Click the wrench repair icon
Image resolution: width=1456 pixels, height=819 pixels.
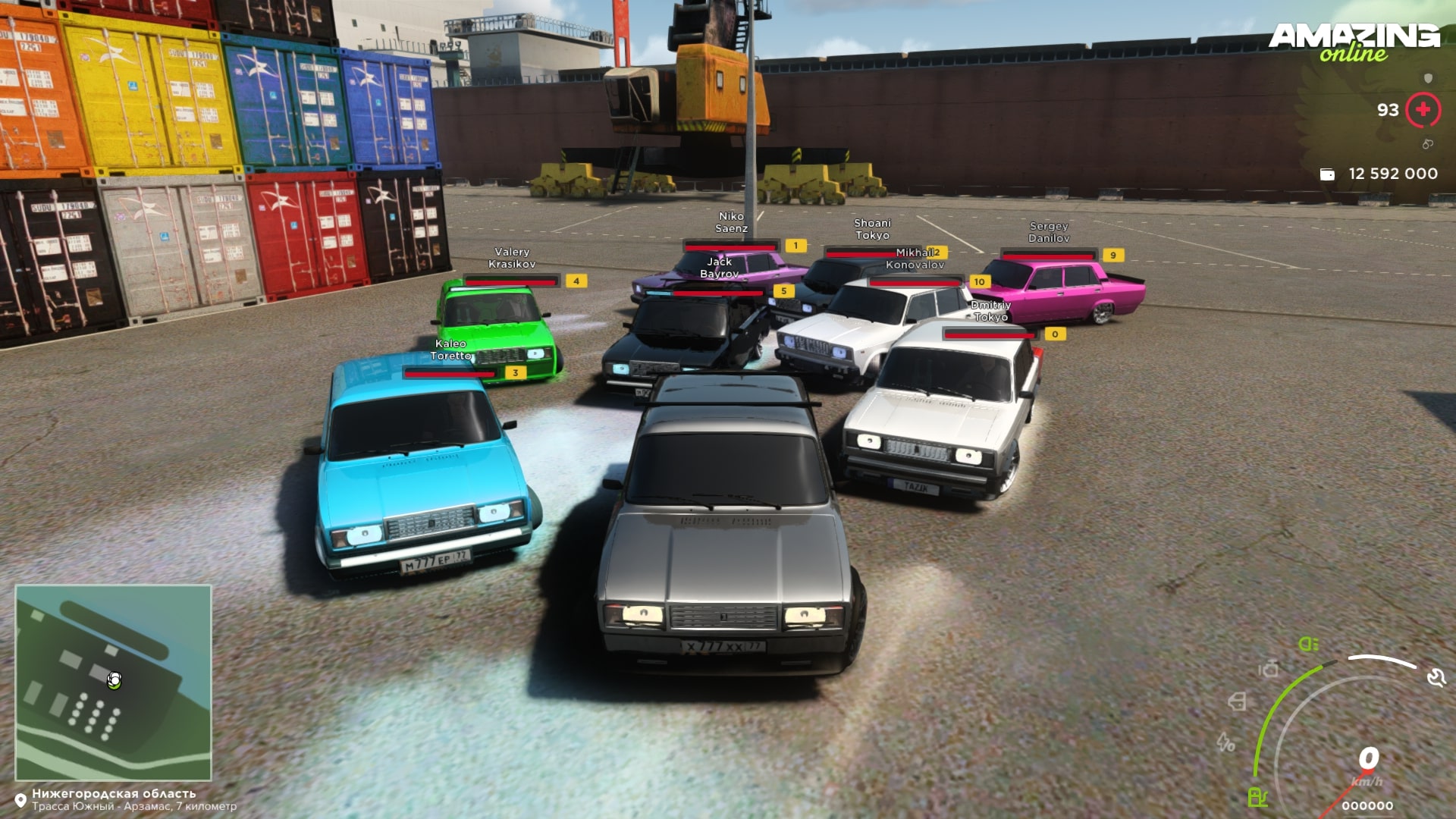click(x=1436, y=677)
